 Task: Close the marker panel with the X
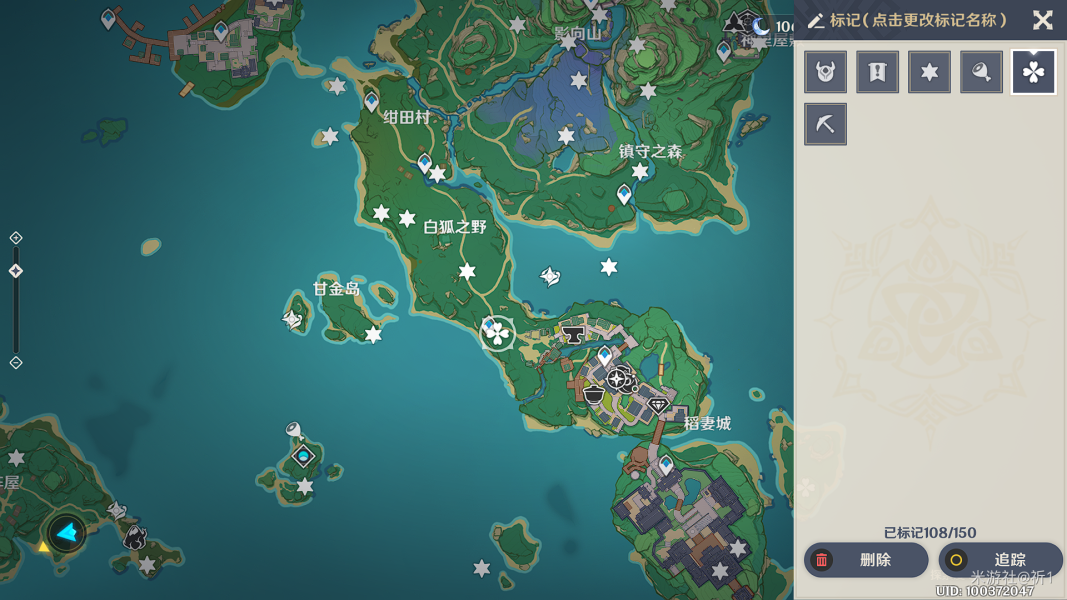1042,20
